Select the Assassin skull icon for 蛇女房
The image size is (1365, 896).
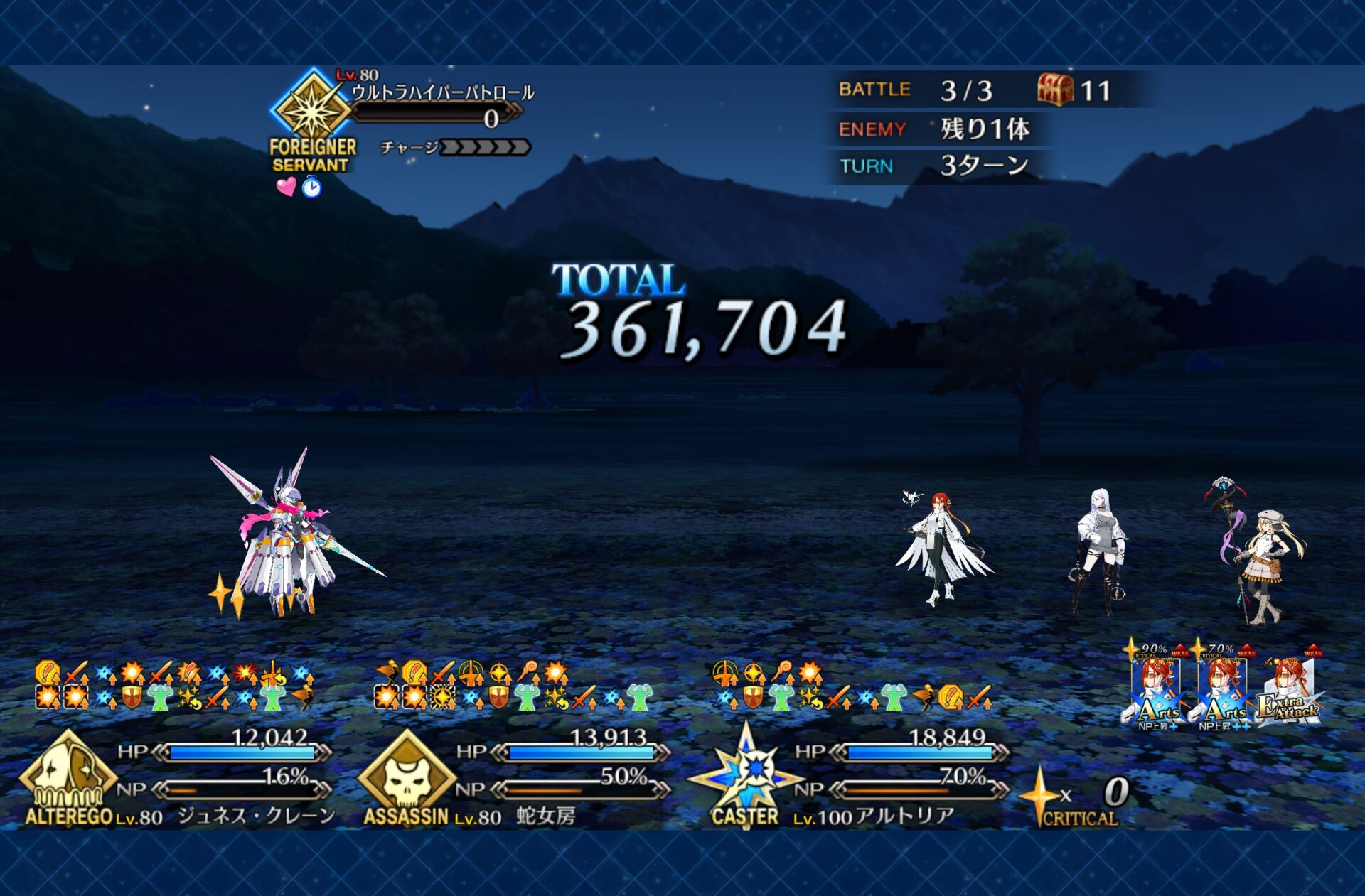[x=406, y=776]
